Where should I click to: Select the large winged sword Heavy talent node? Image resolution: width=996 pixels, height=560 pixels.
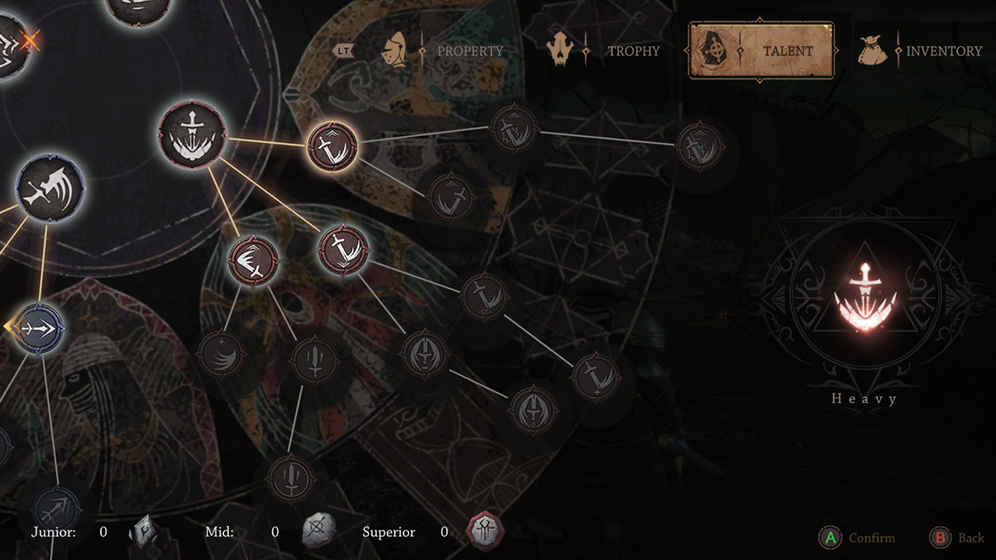point(192,134)
